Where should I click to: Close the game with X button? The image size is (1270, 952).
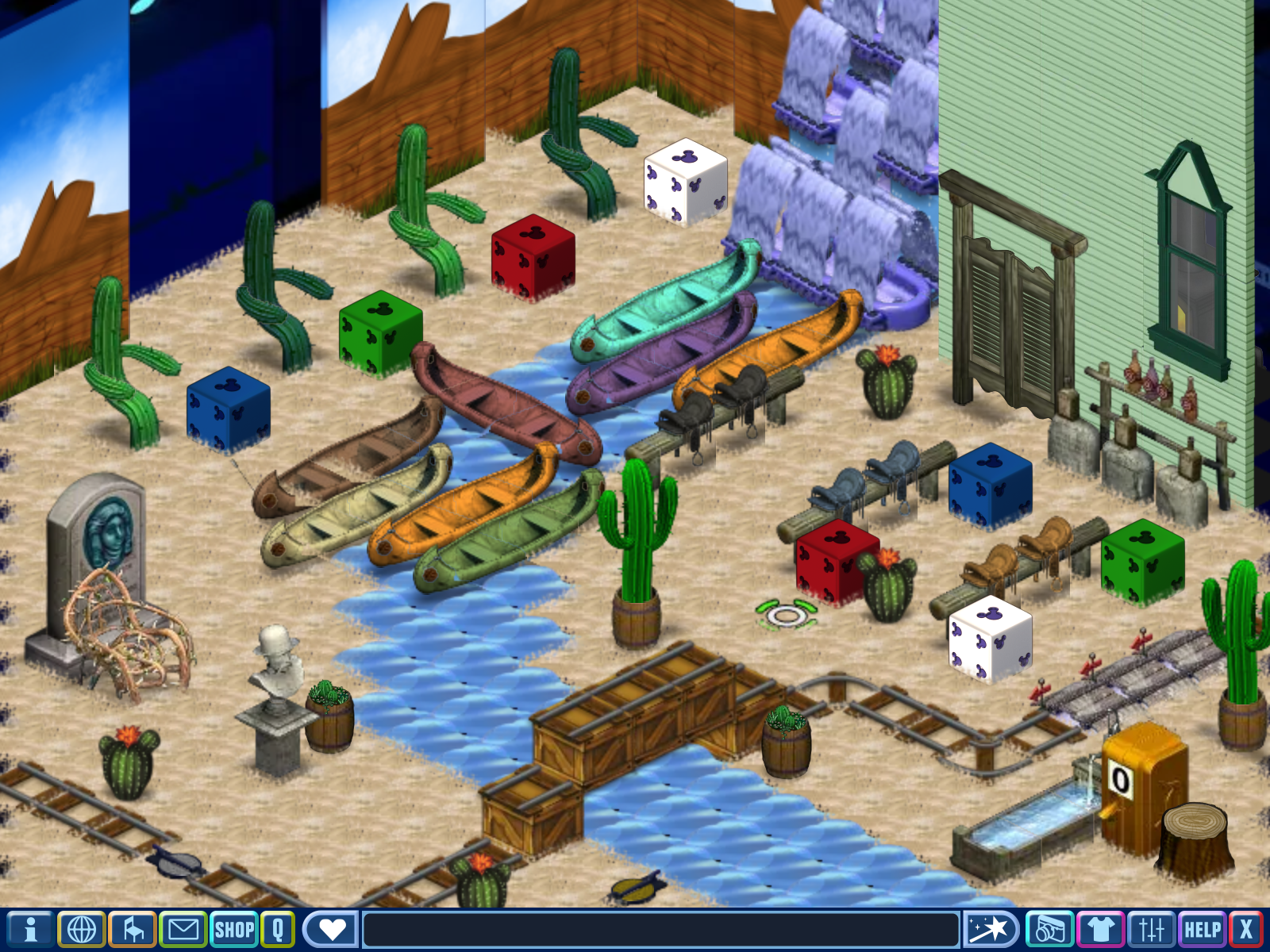(1247, 929)
